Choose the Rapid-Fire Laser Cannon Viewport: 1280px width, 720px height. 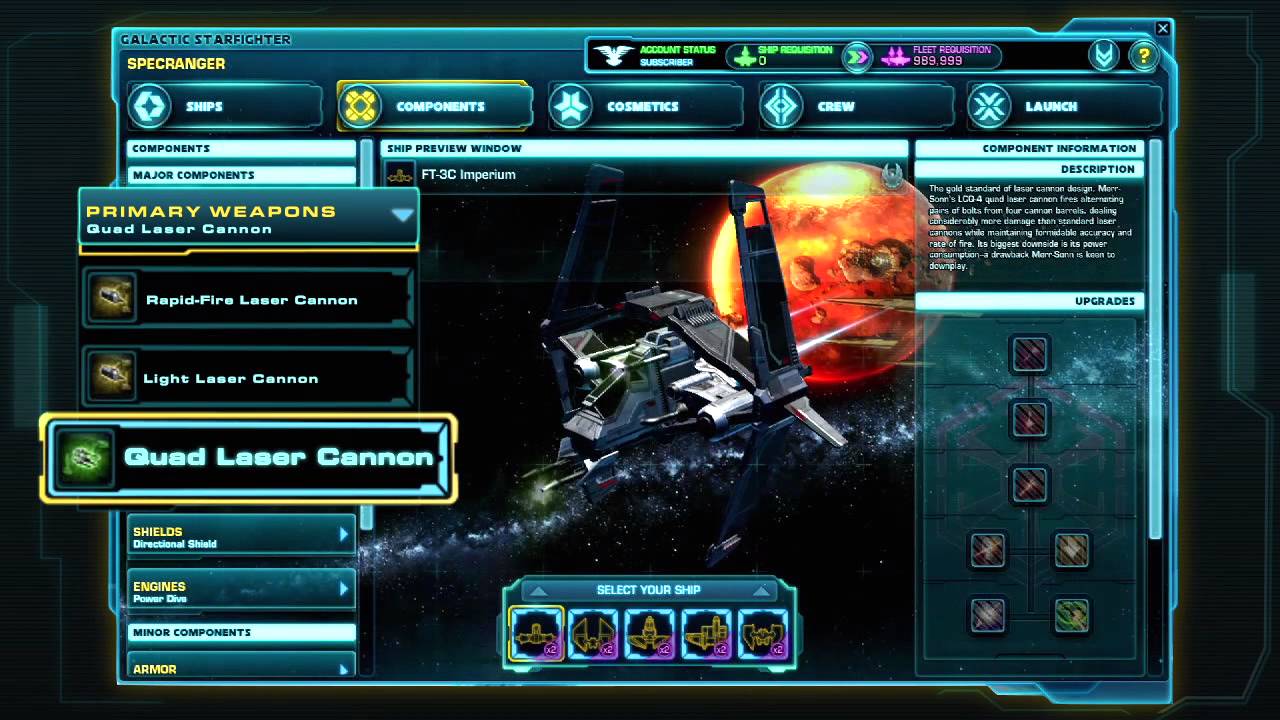point(248,300)
